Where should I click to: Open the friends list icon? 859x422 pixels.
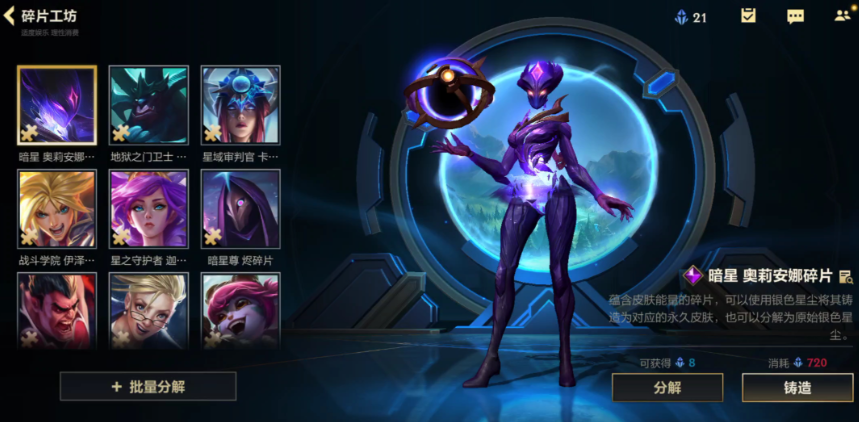pyautogui.click(x=842, y=16)
